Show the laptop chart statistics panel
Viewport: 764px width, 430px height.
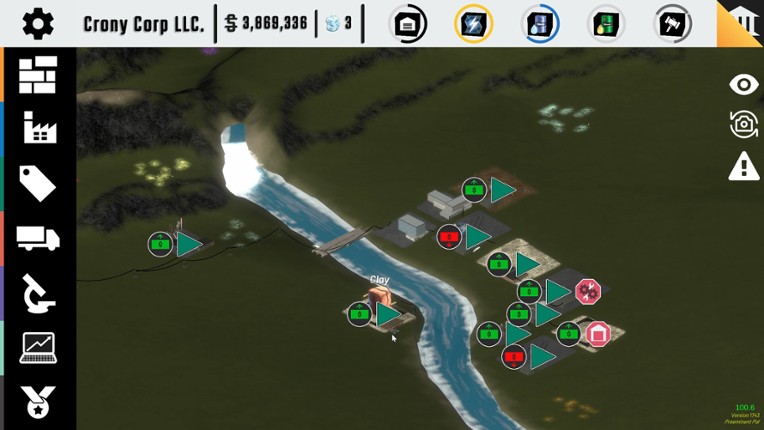coord(38,348)
